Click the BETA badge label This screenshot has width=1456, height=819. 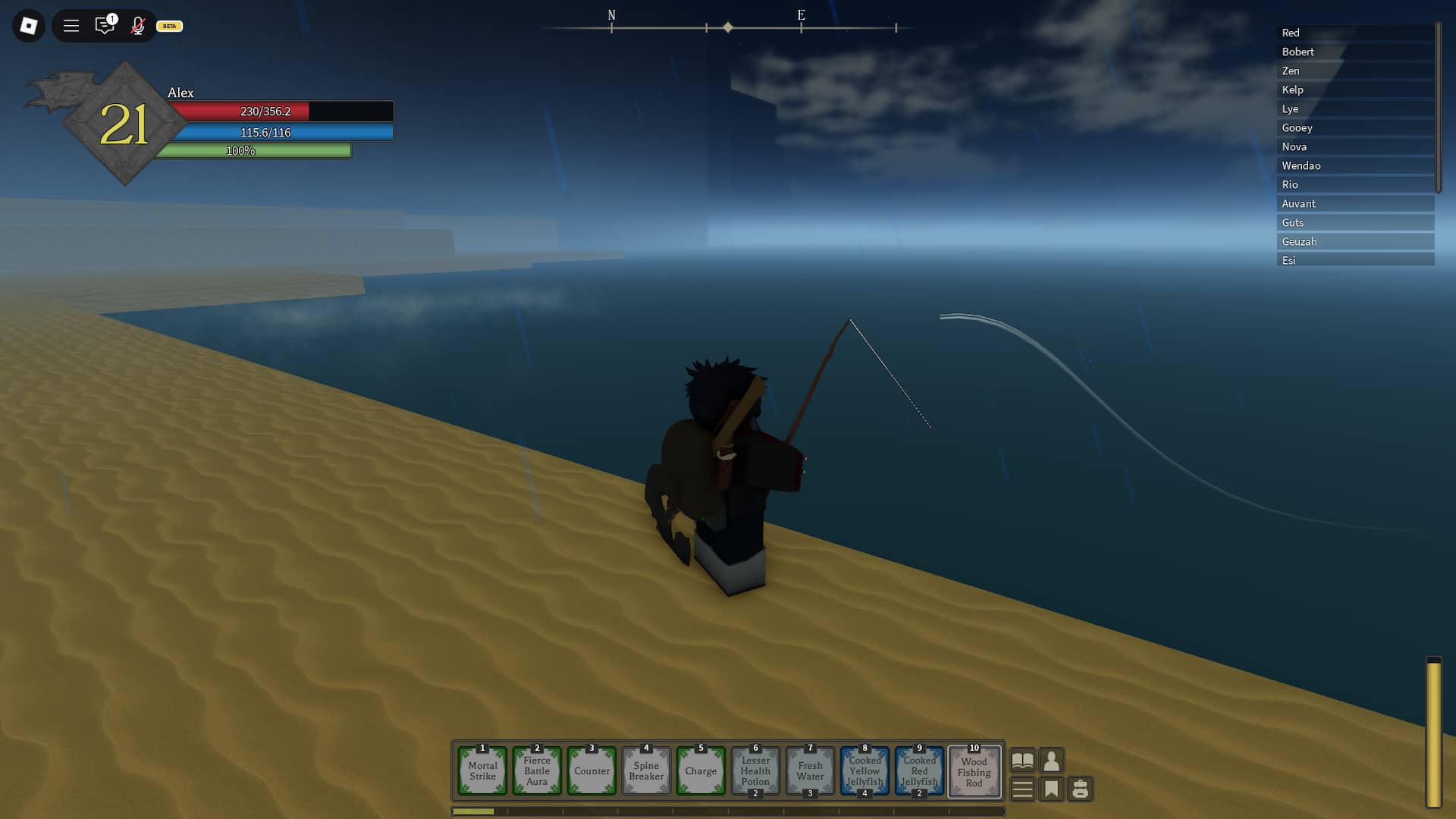[x=168, y=26]
